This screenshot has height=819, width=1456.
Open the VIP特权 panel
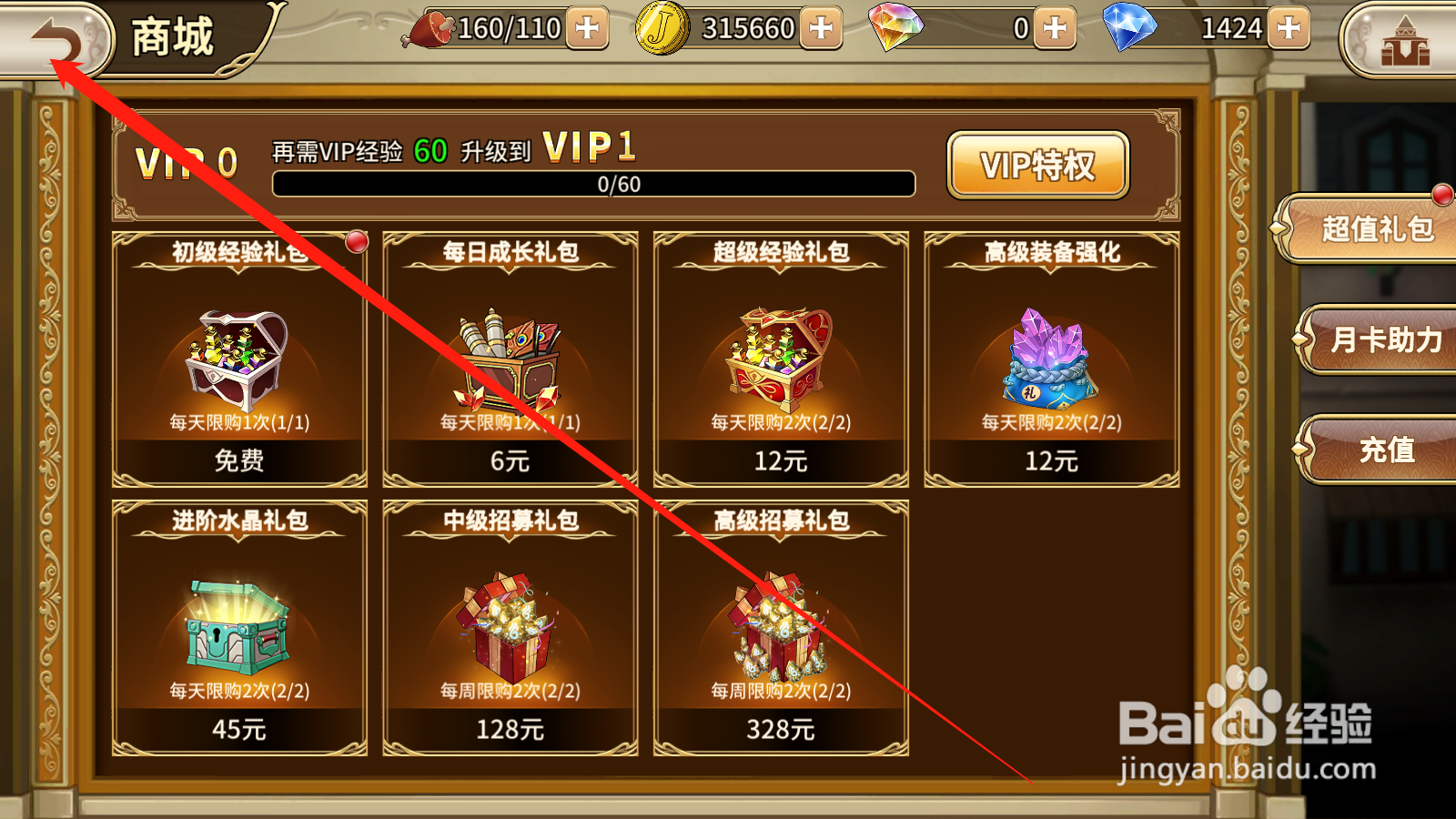coord(1038,165)
